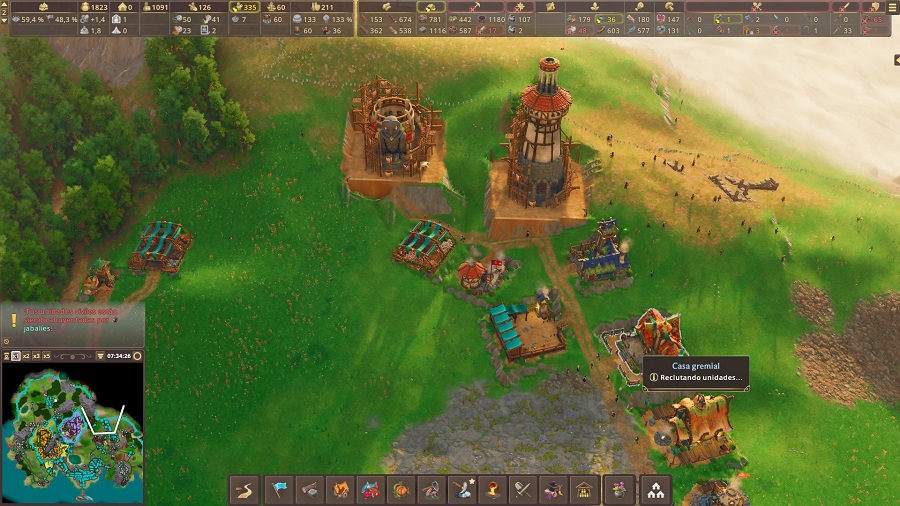Click the island minimap
The width and height of the screenshot is (900, 506).
[72, 430]
